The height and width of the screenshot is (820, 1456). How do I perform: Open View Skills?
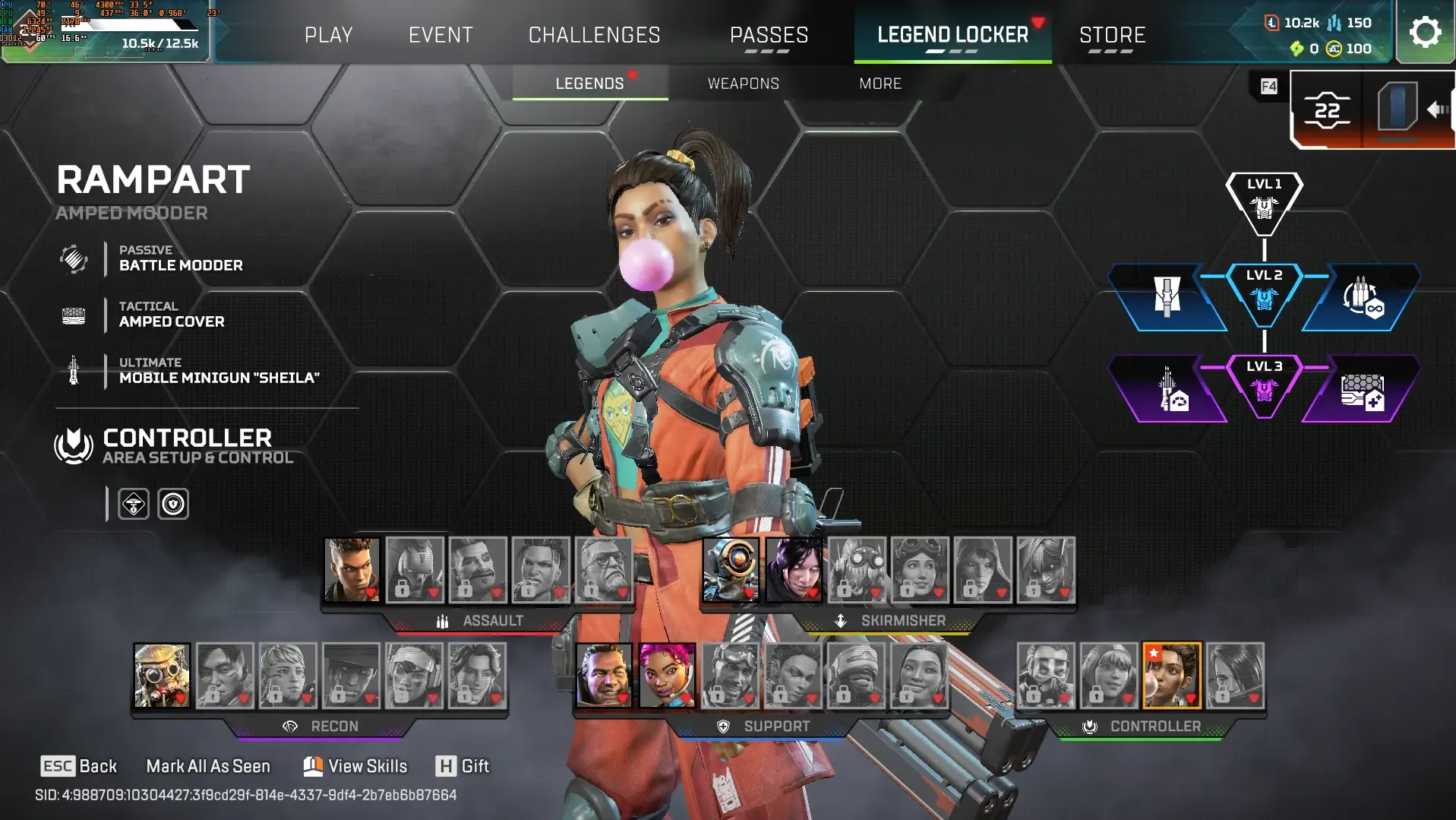pyautogui.click(x=355, y=766)
